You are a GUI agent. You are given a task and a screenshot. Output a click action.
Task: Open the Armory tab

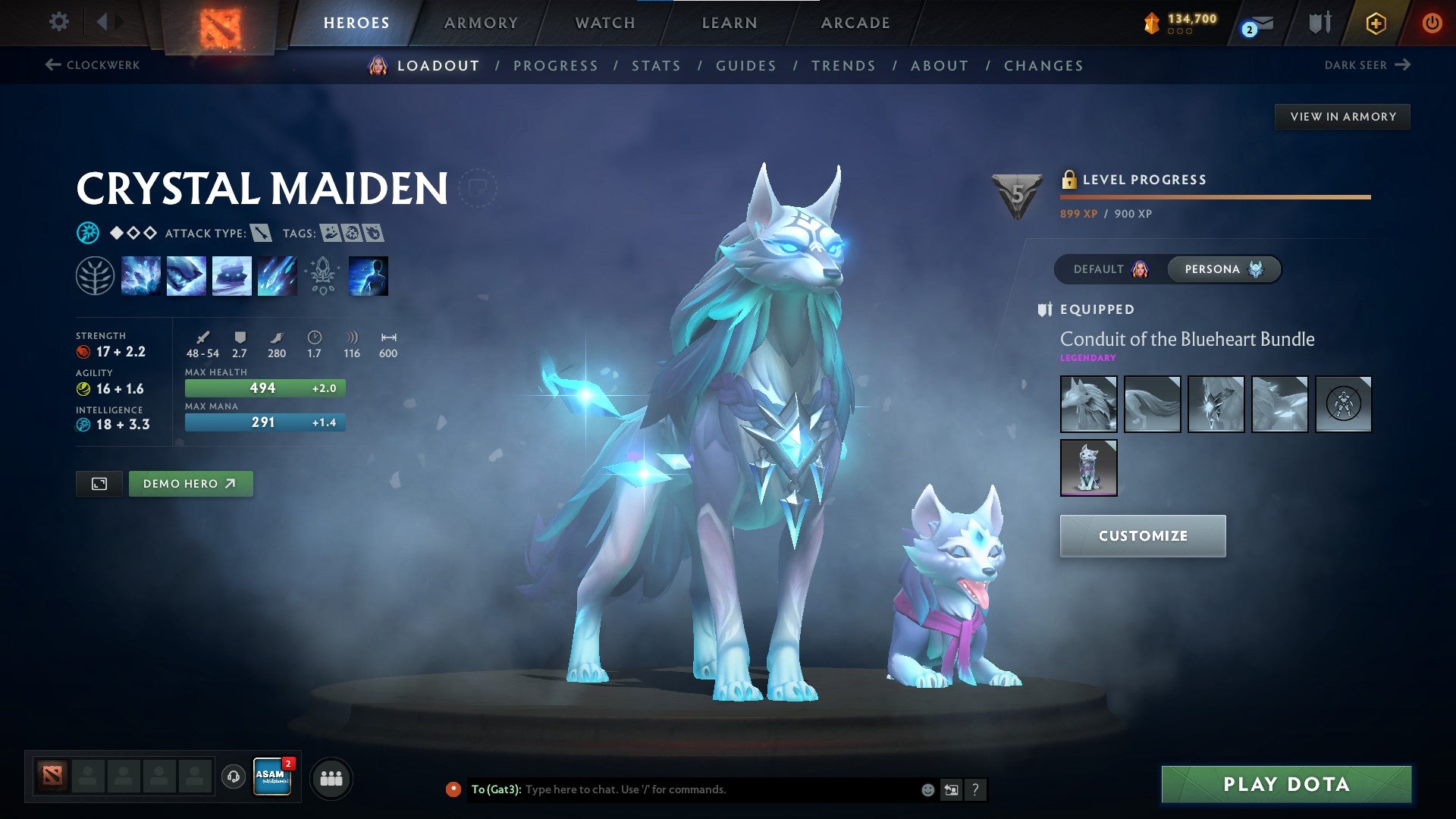point(482,23)
